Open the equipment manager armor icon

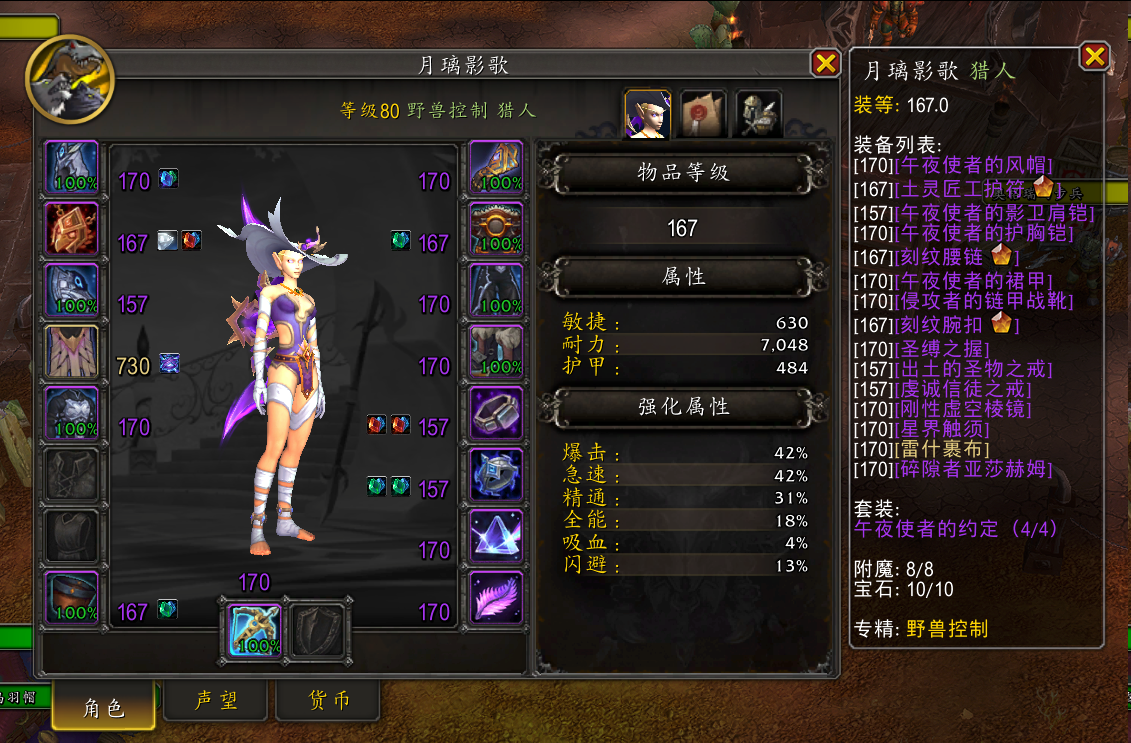tap(759, 114)
